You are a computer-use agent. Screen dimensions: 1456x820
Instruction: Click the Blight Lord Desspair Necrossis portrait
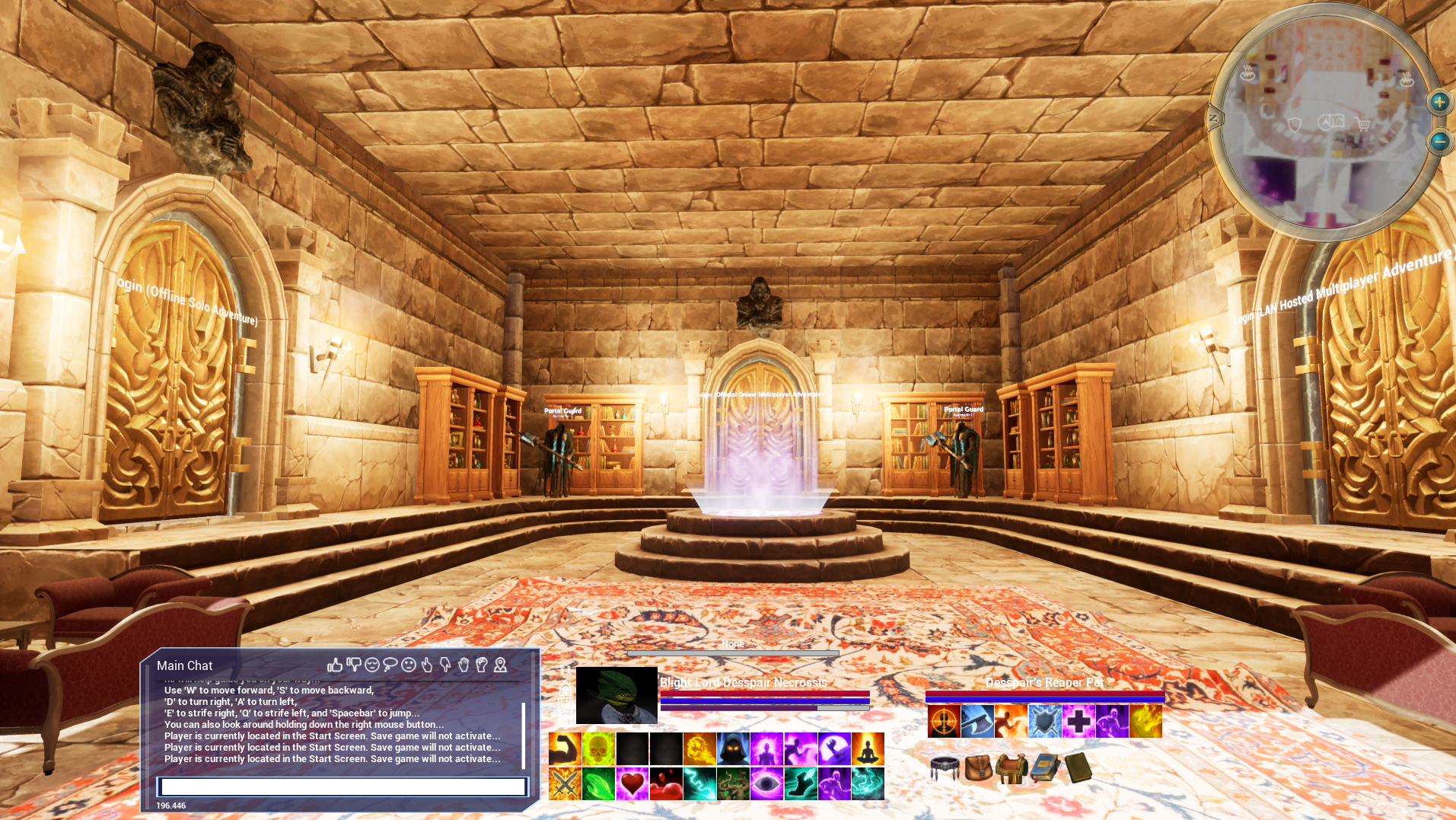point(616,695)
